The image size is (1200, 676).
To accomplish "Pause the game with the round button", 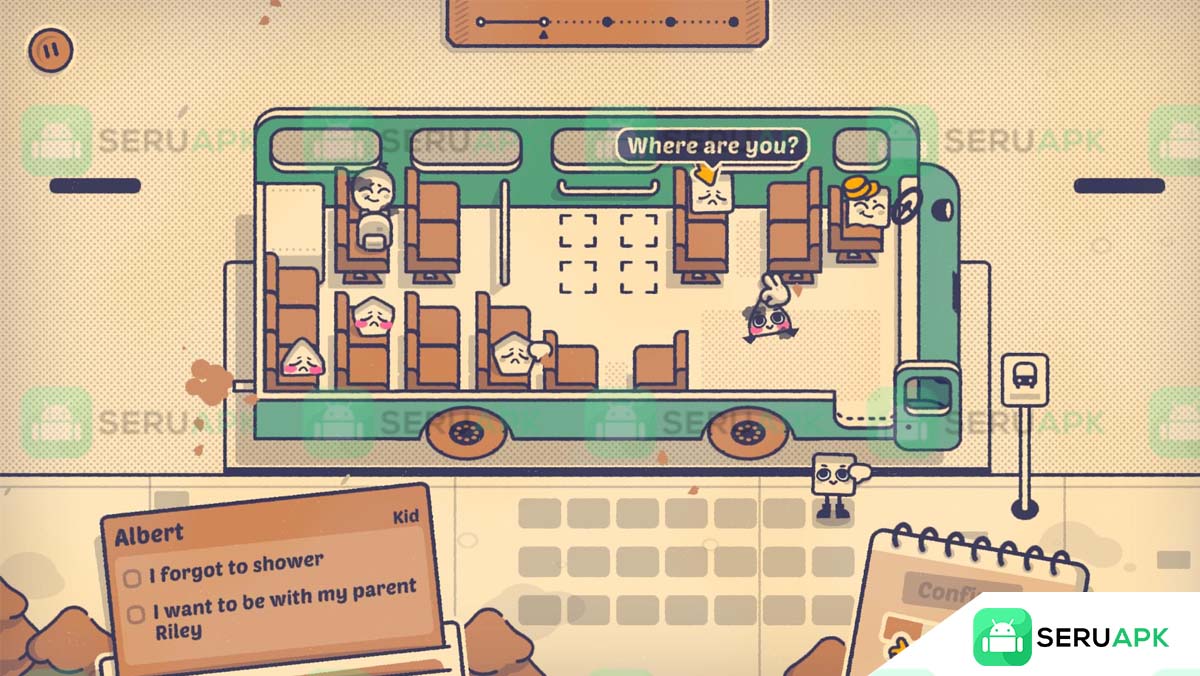I will [51, 49].
